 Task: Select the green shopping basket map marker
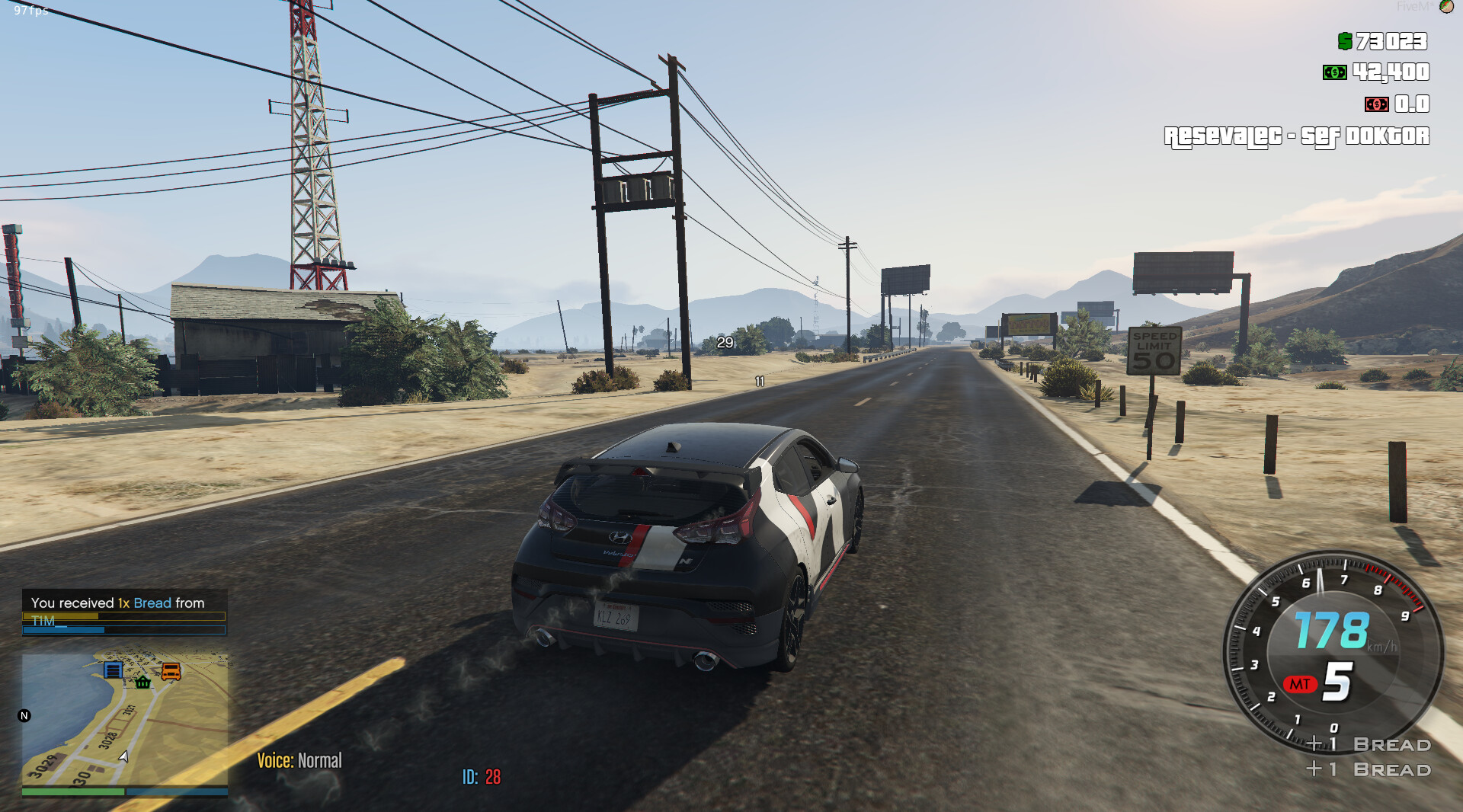[142, 682]
